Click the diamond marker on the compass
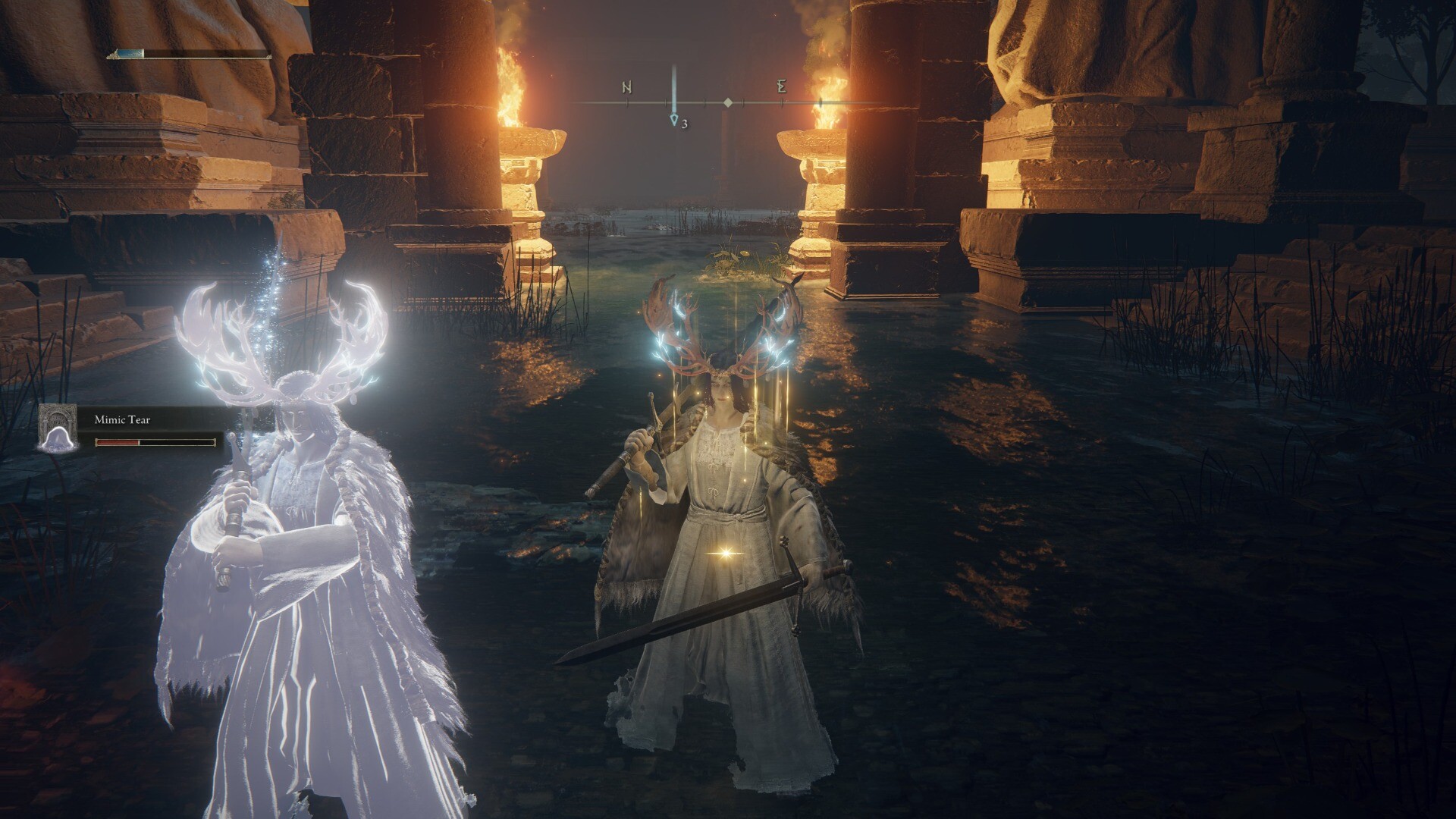Viewport: 1456px width, 819px height. pyautogui.click(x=728, y=102)
